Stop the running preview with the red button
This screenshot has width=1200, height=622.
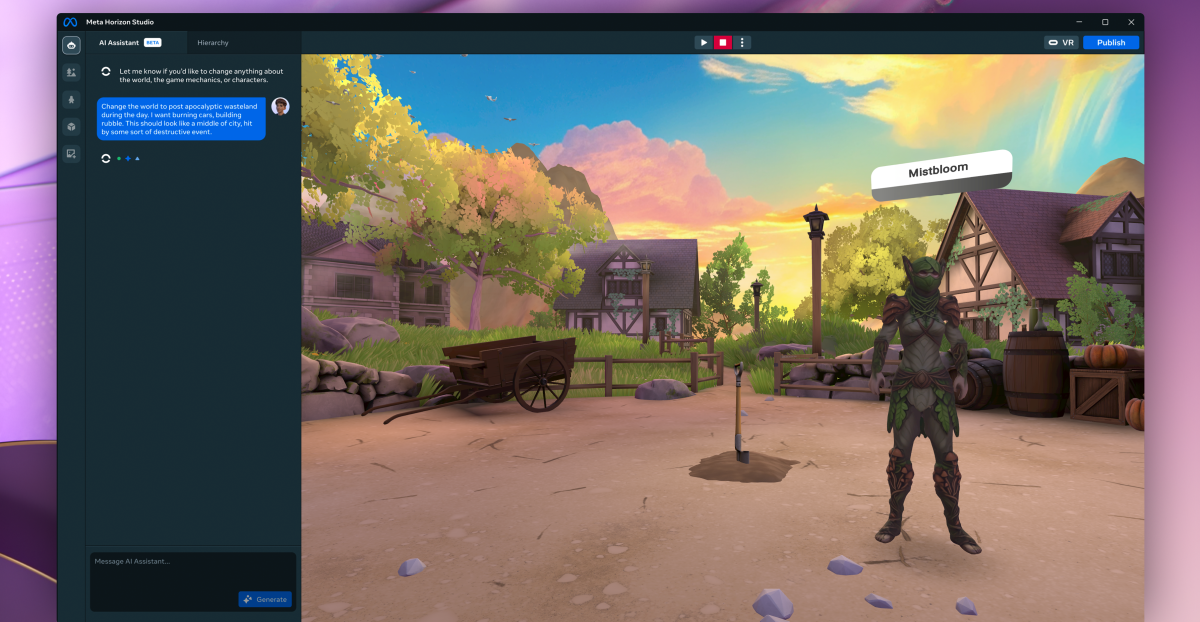(723, 43)
